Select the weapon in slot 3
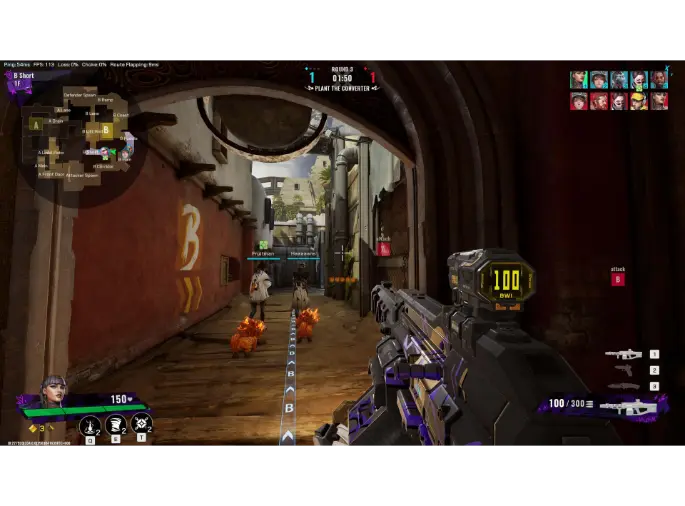 (x=622, y=386)
